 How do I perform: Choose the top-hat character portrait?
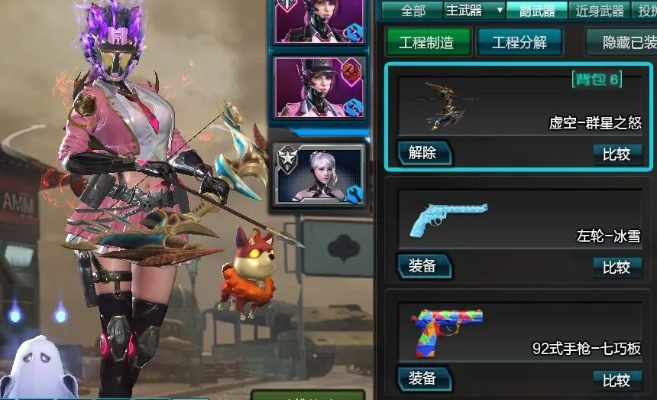pos(320,85)
